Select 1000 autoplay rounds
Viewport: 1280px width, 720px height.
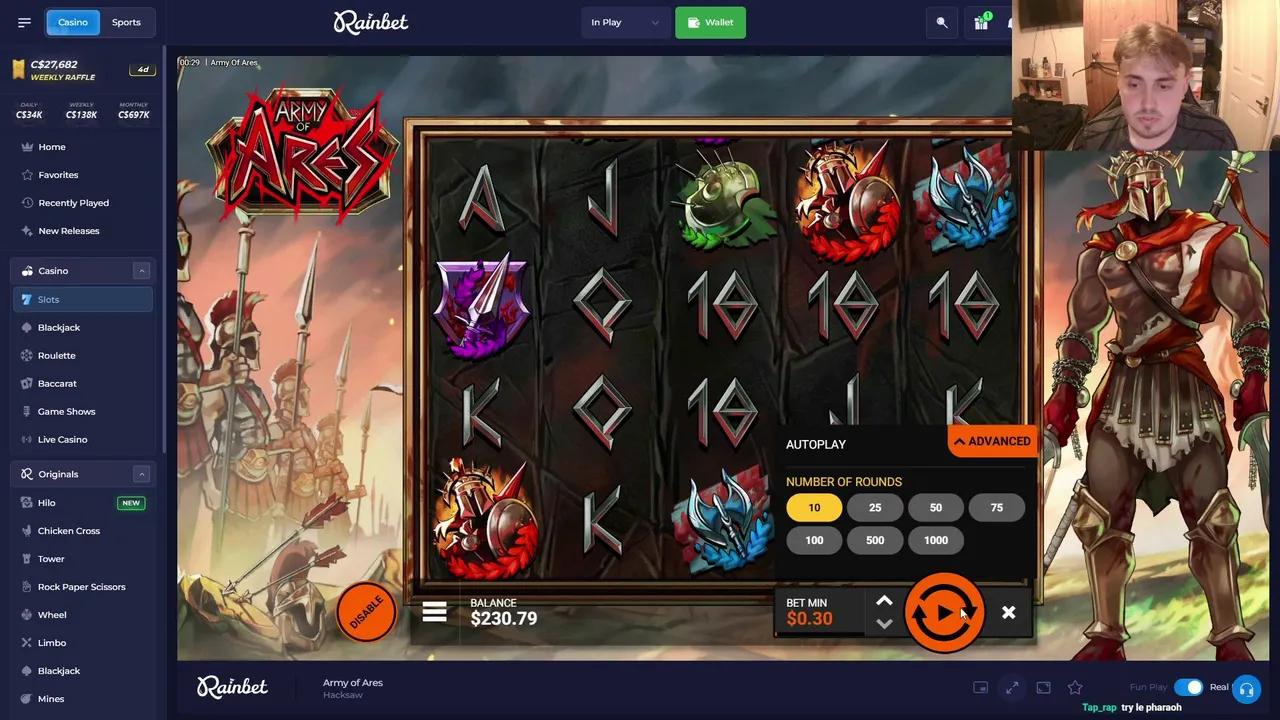[x=935, y=540]
